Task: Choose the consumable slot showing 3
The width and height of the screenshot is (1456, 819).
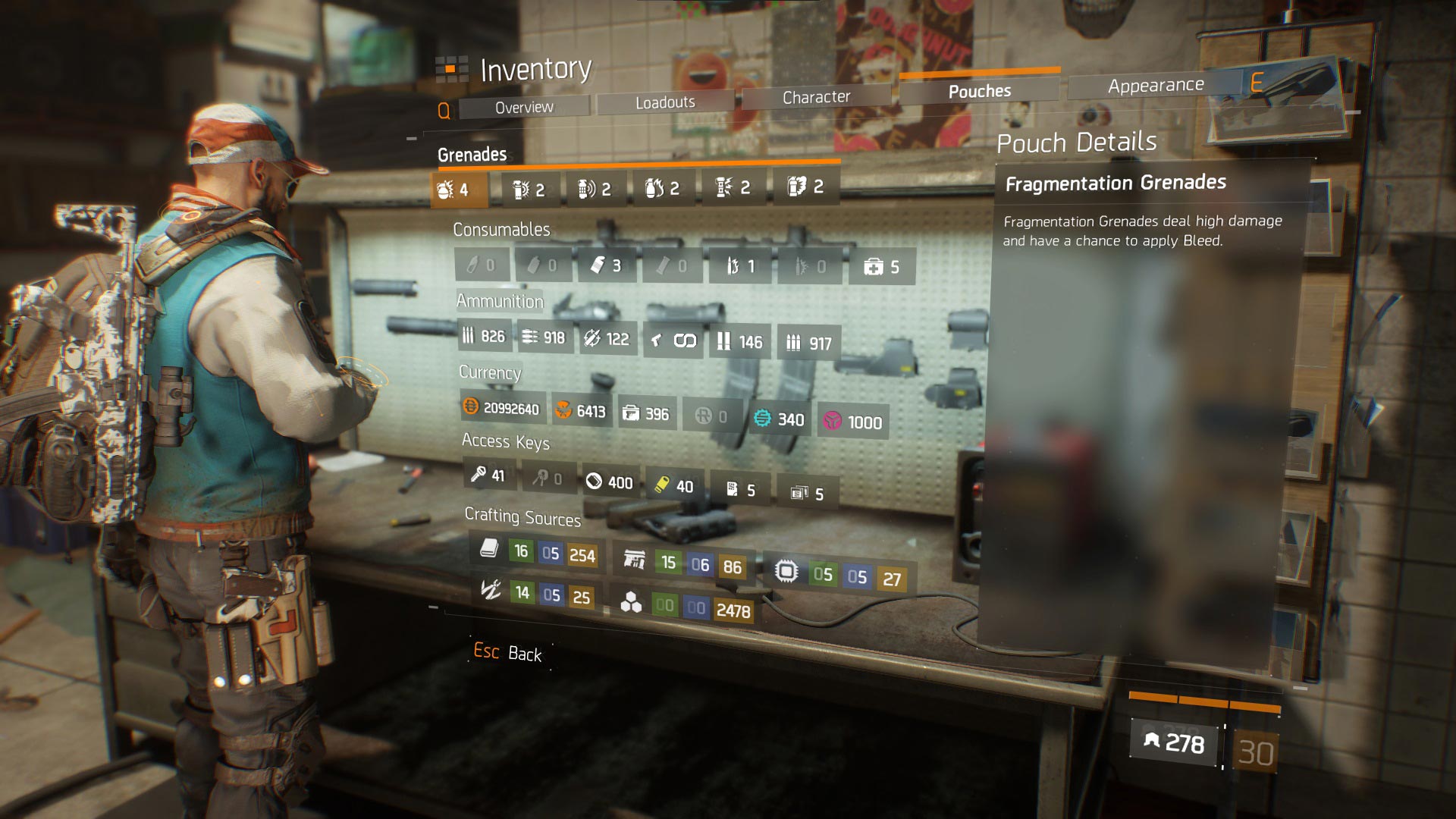Action: [606, 265]
